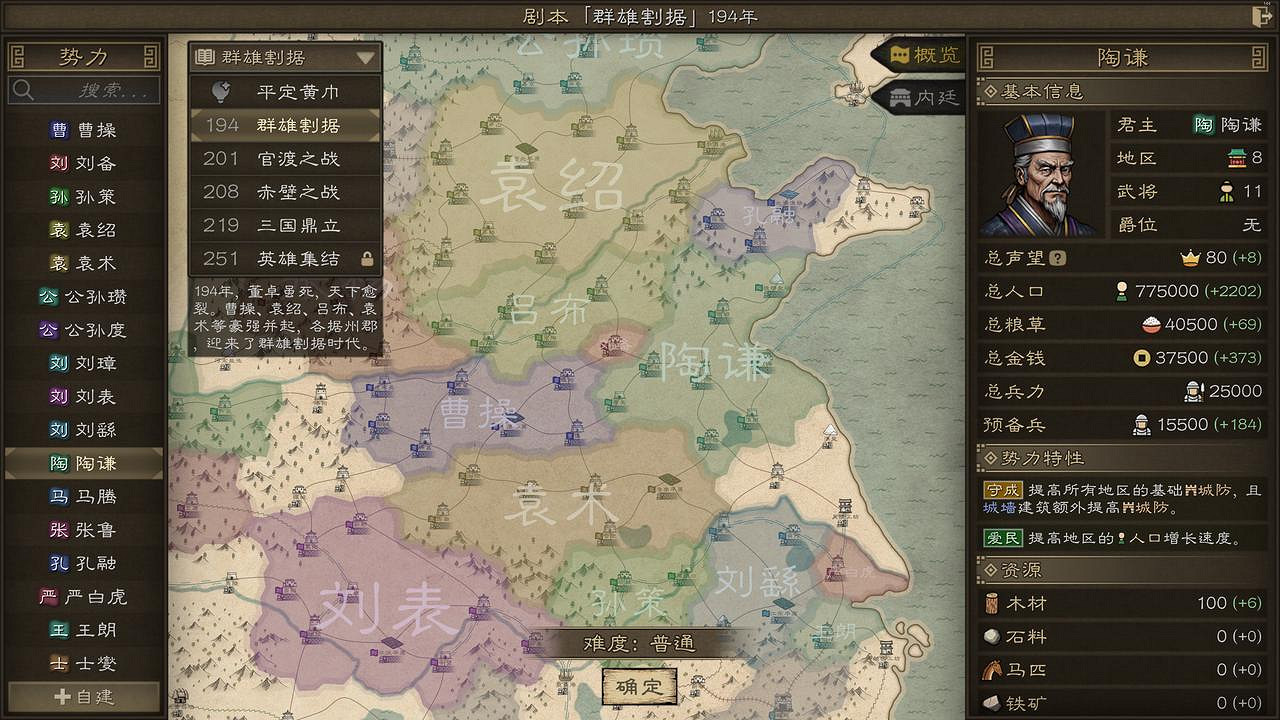Open the scenario dropdown arrow next to 群雄割据

click(367, 59)
